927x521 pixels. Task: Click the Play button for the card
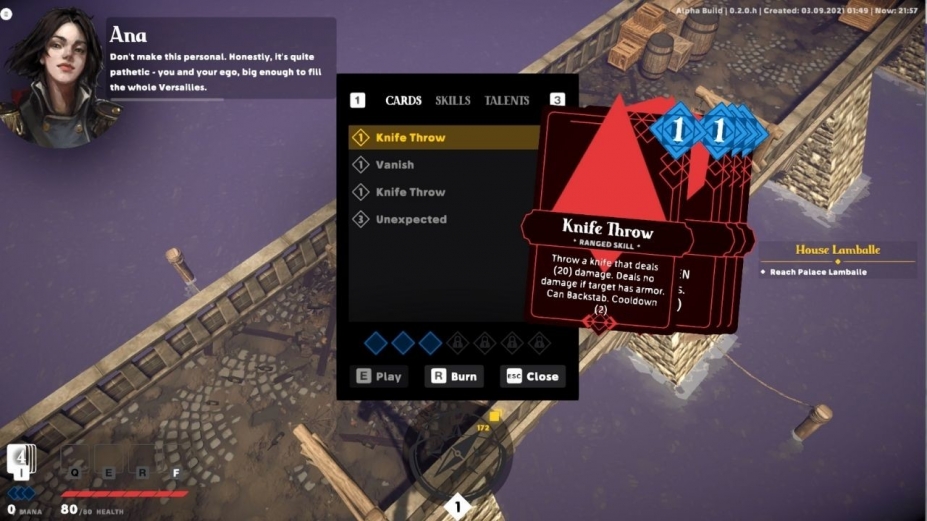380,377
